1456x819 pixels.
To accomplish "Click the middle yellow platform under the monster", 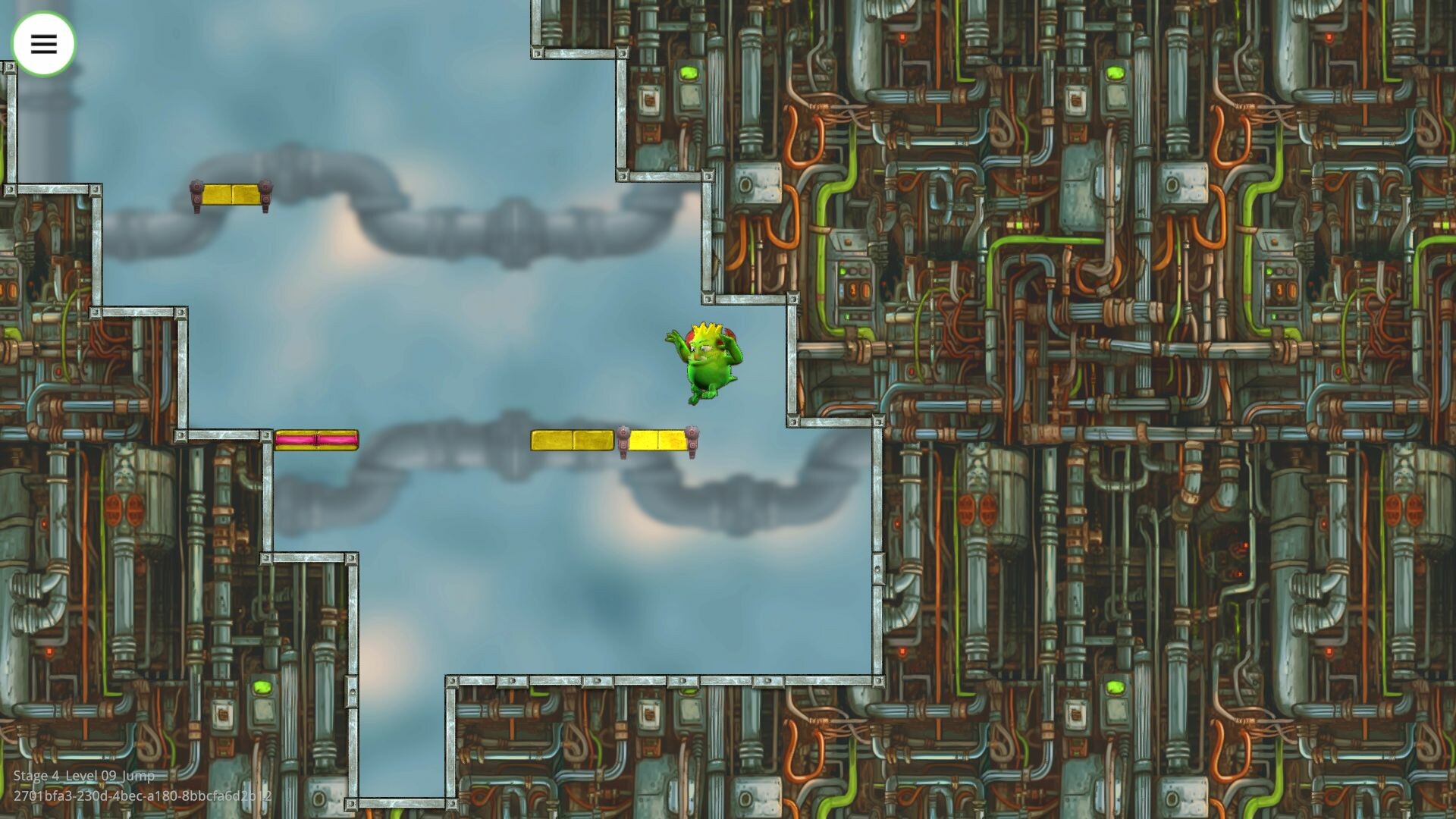I will [x=573, y=440].
